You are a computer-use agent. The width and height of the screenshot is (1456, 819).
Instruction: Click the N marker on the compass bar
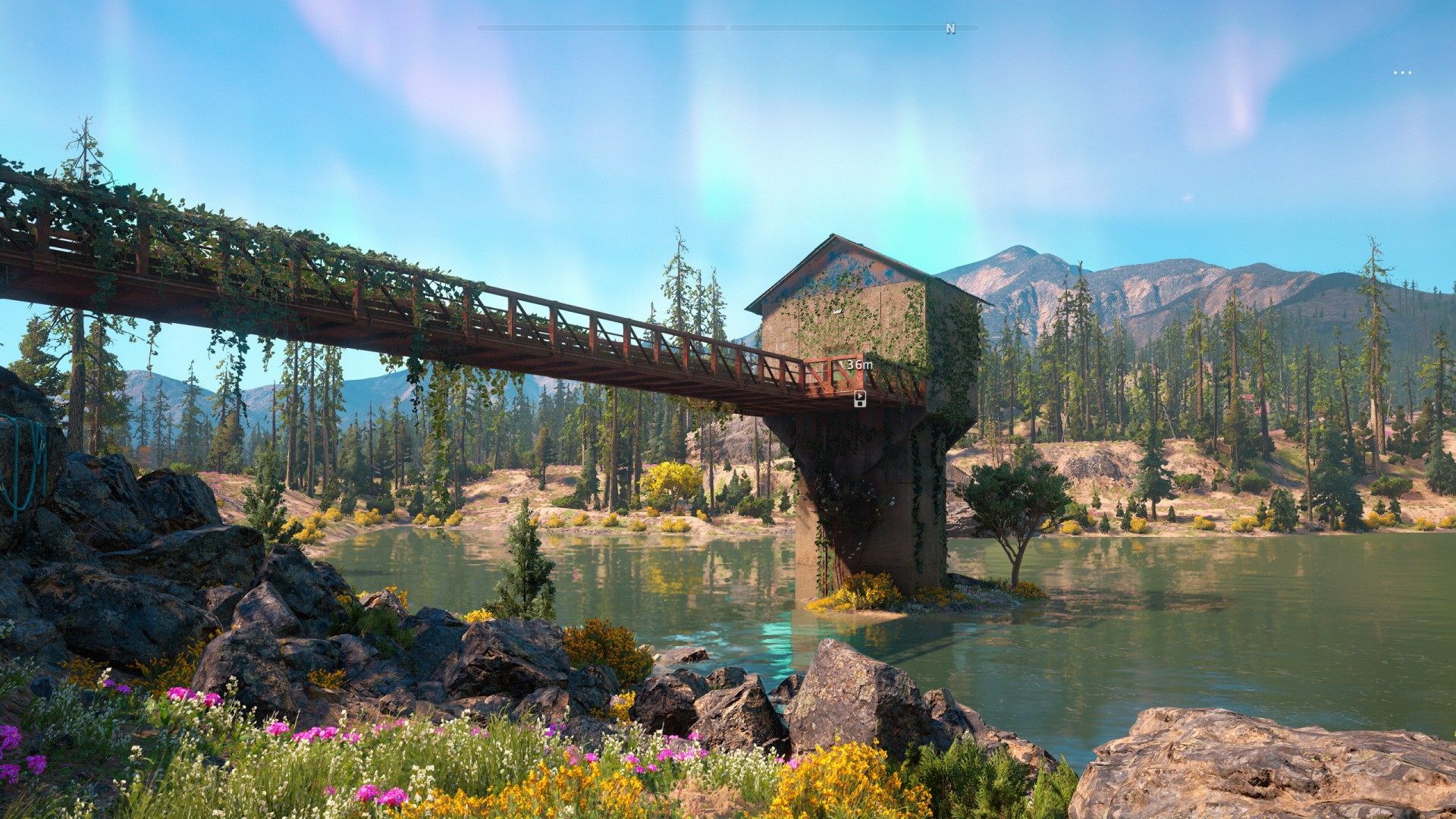(950, 29)
